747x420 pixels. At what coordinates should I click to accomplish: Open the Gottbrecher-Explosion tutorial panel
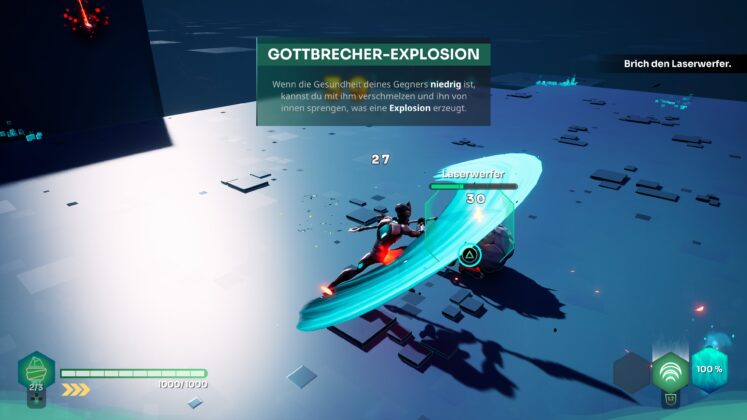pyautogui.click(x=373, y=82)
